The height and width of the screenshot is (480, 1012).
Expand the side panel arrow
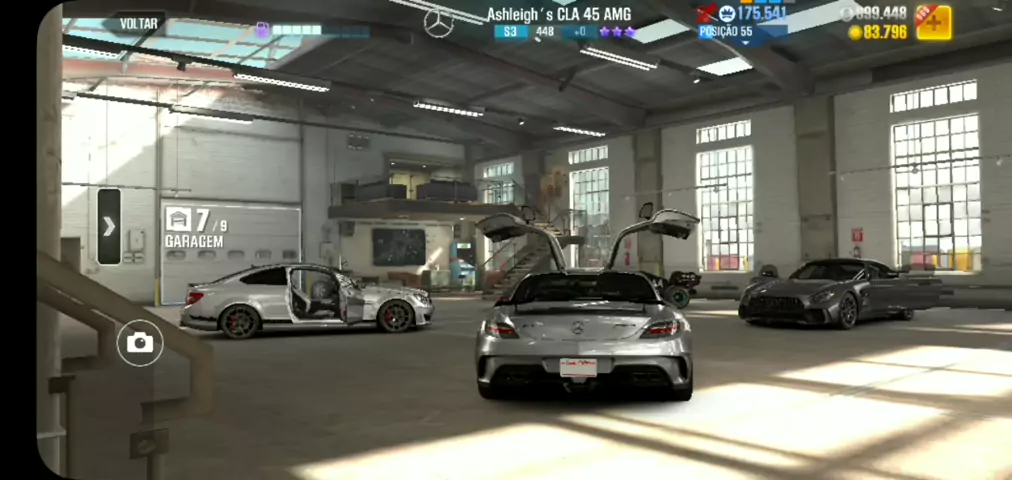[109, 226]
